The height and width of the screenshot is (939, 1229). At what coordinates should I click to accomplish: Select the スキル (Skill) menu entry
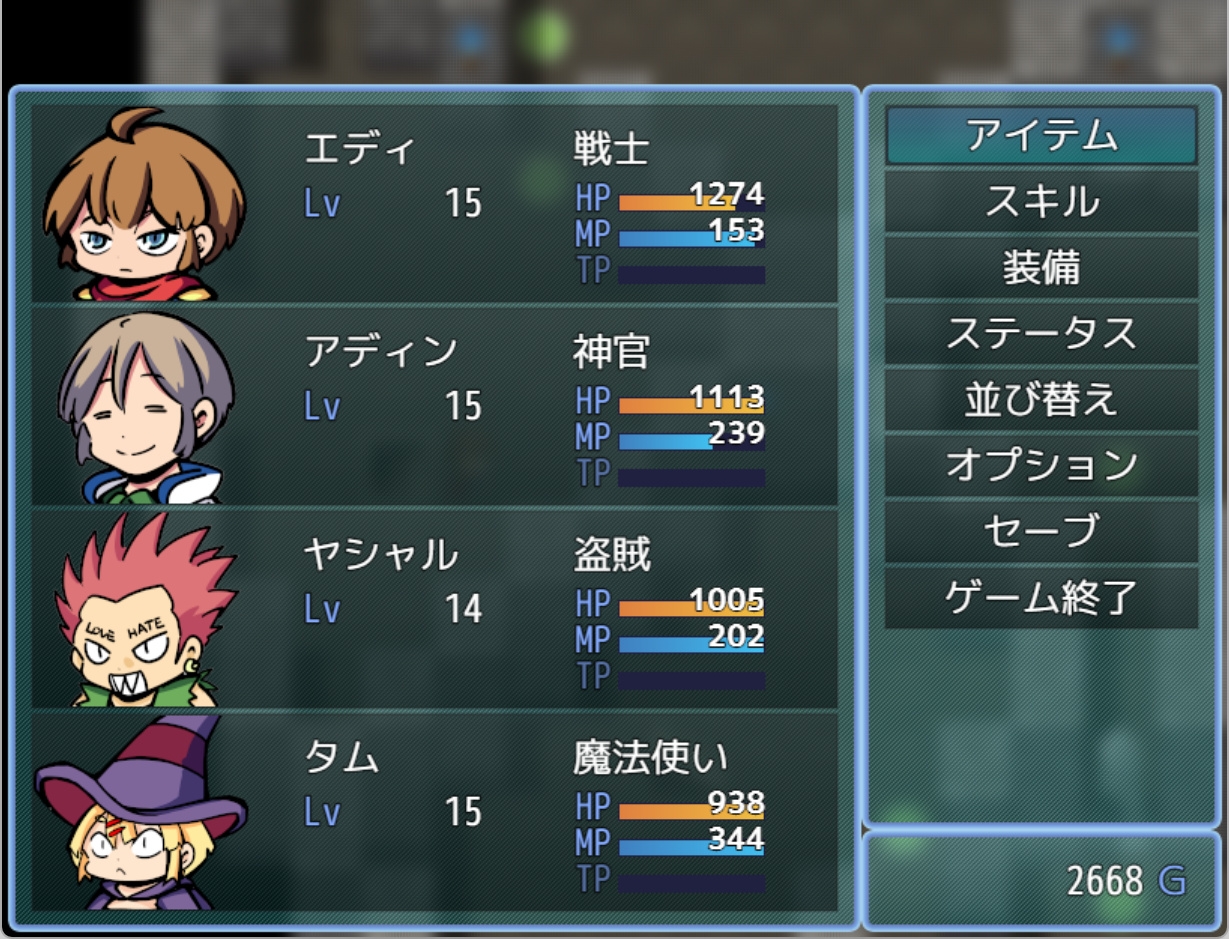[1041, 202]
